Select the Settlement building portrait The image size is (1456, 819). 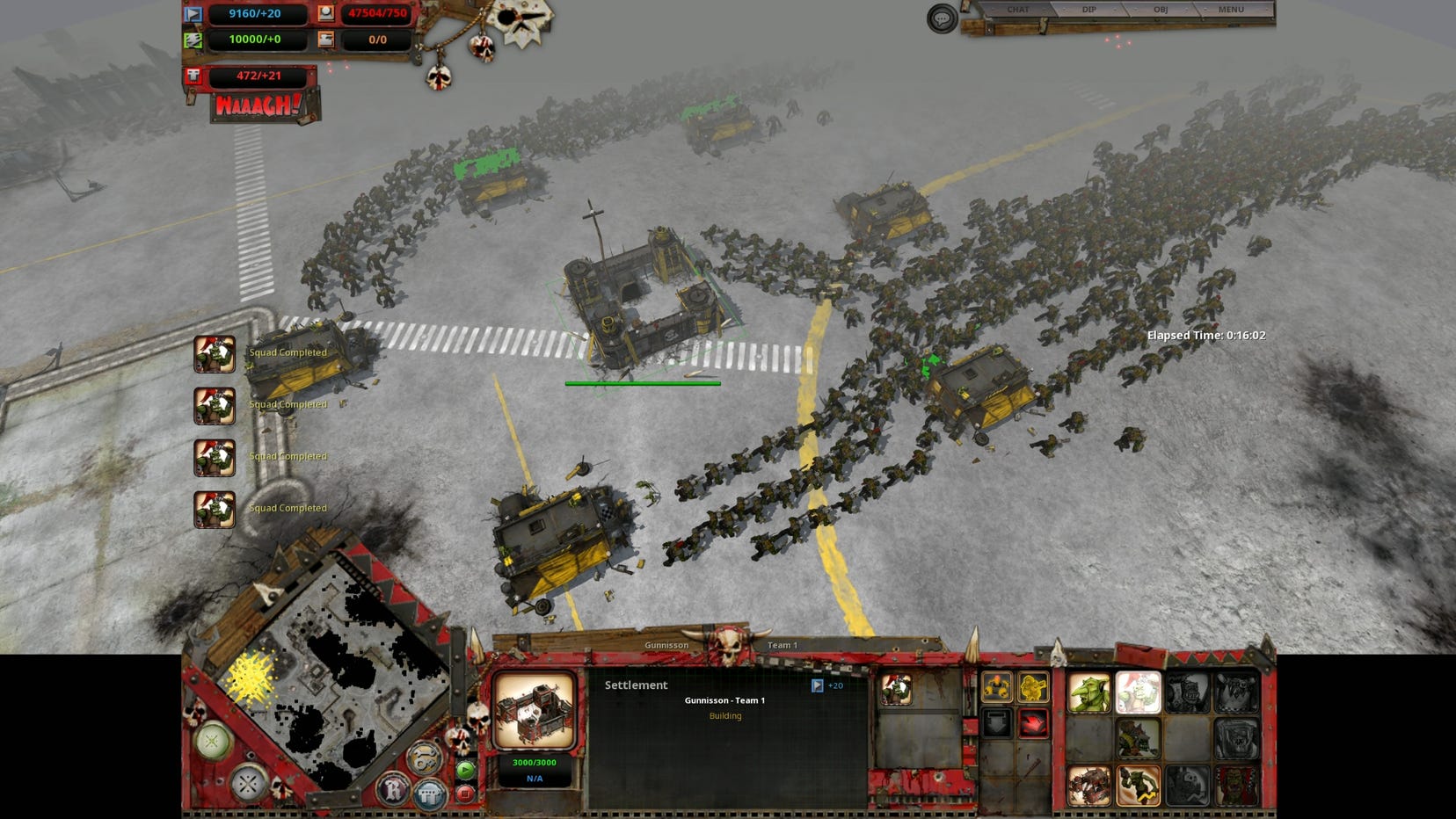click(x=535, y=710)
